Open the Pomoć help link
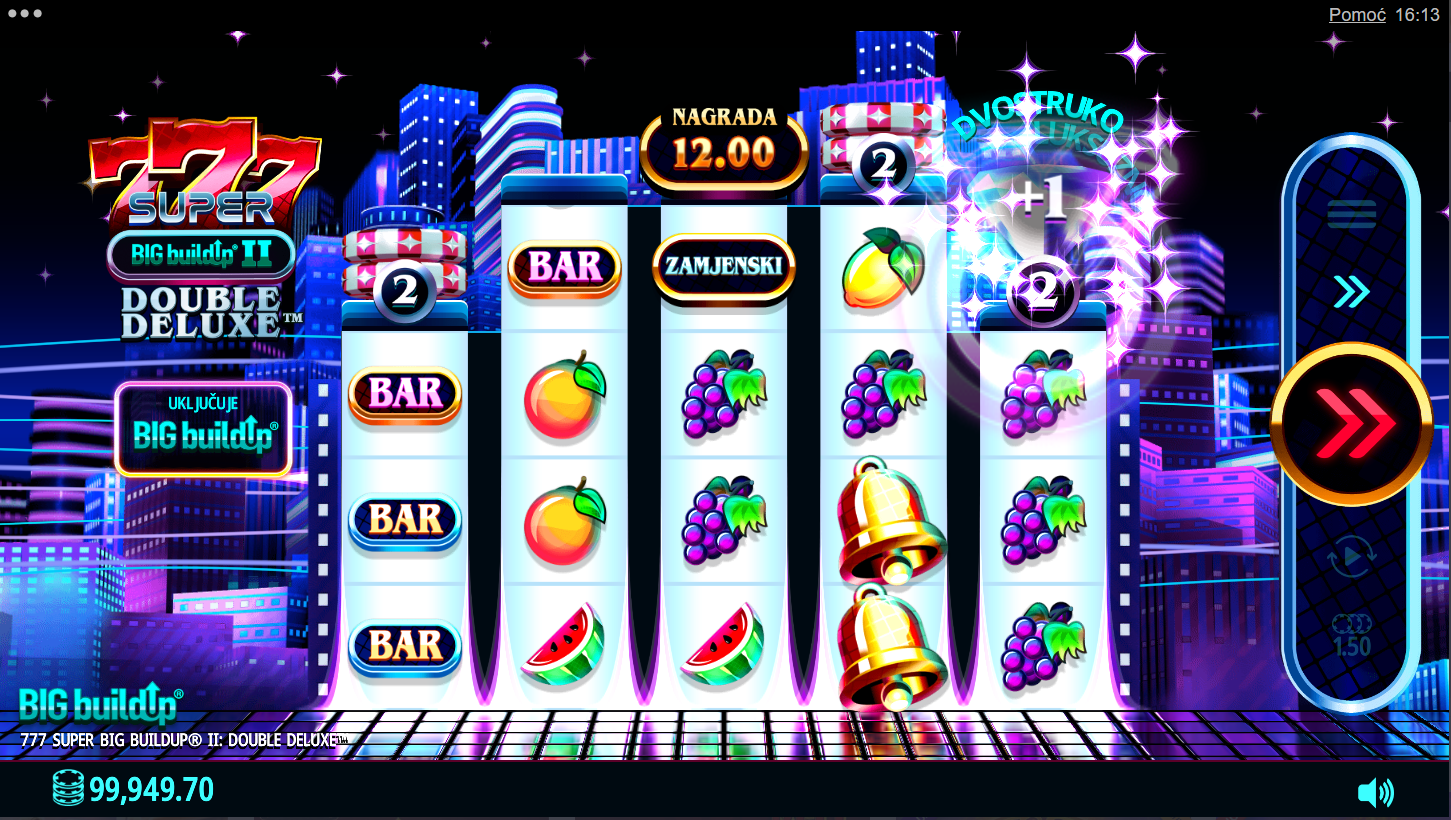The width and height of the screenshot is (1451, 820). tap(1356, 15)
